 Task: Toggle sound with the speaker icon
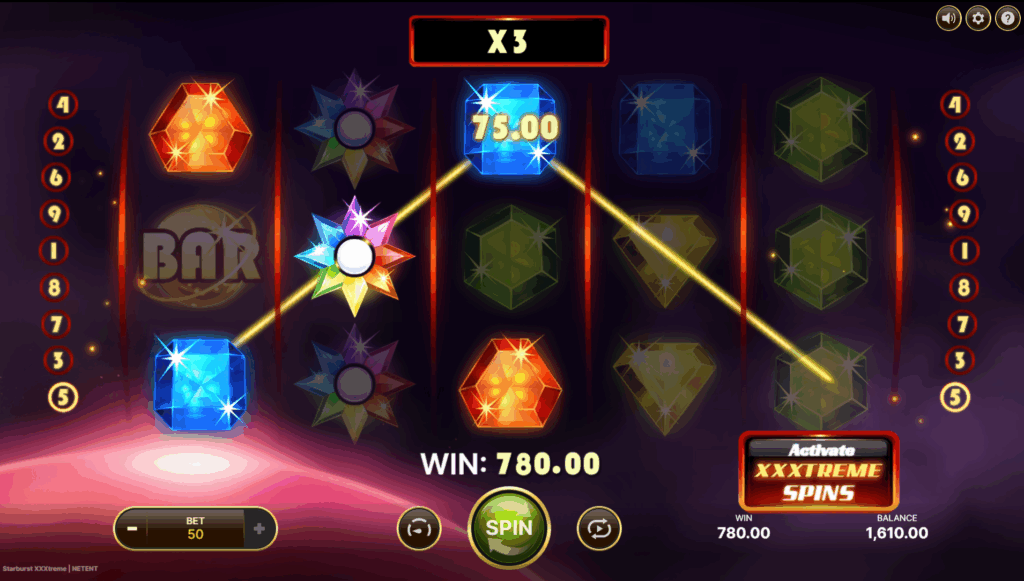(x=948, y=18)
